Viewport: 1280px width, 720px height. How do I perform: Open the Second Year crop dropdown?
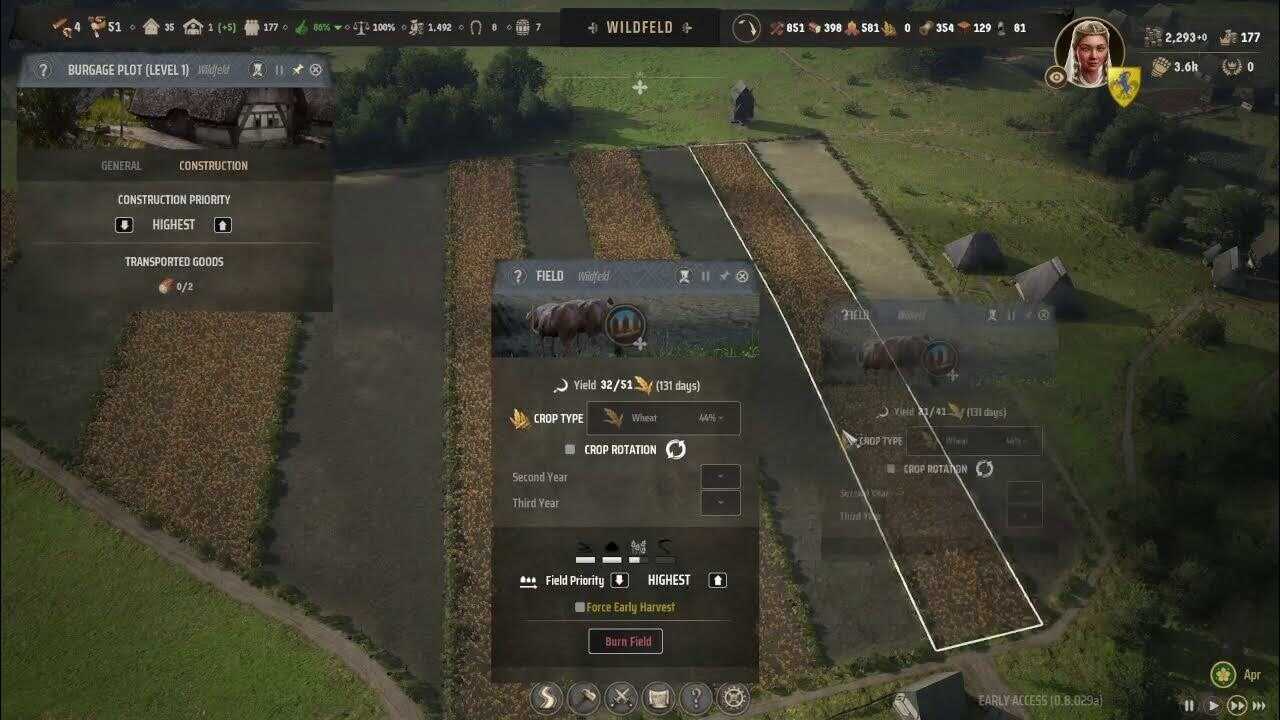click(x=720, y=477)
